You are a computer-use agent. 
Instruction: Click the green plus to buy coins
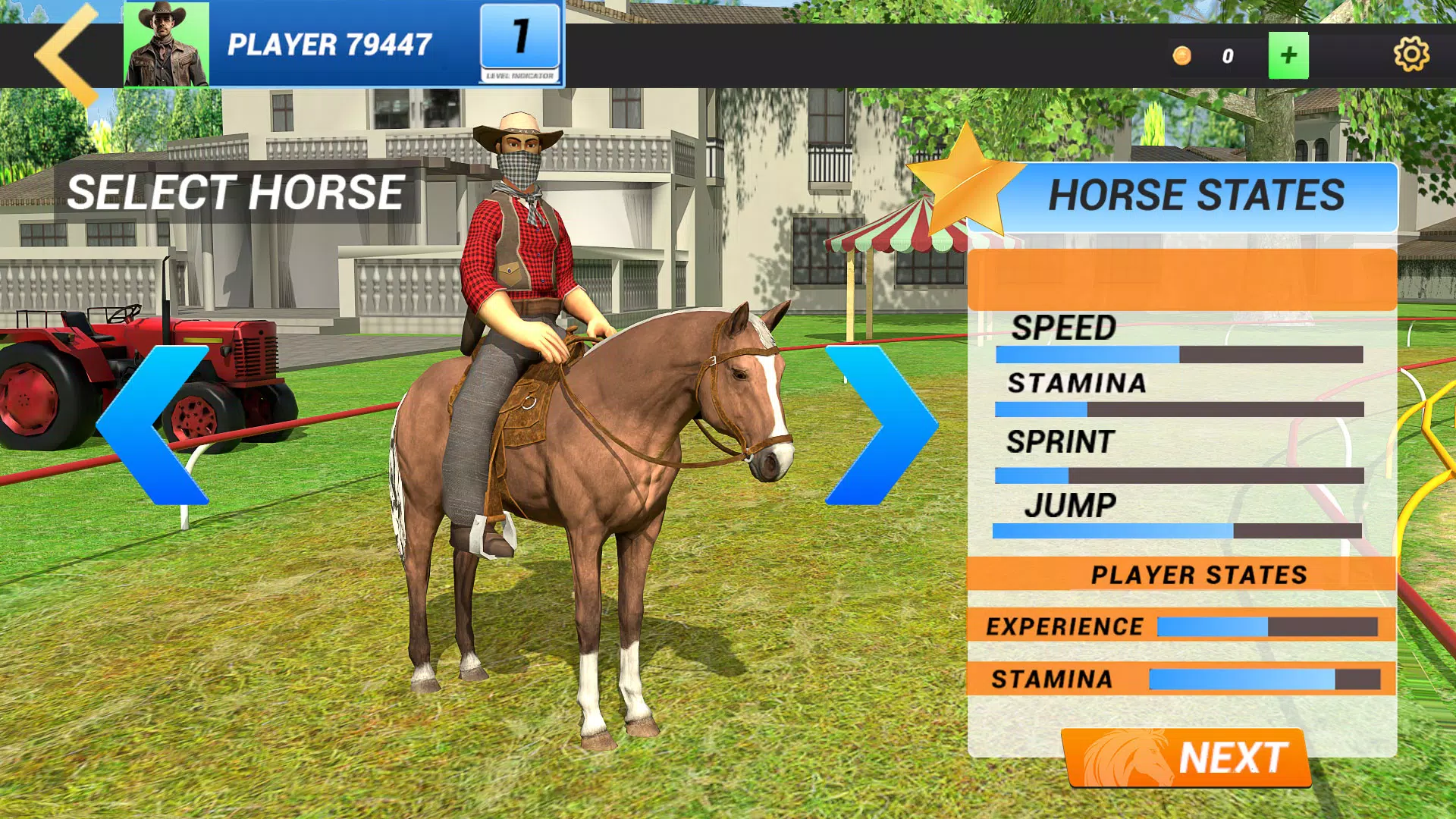pos(1288,55)
